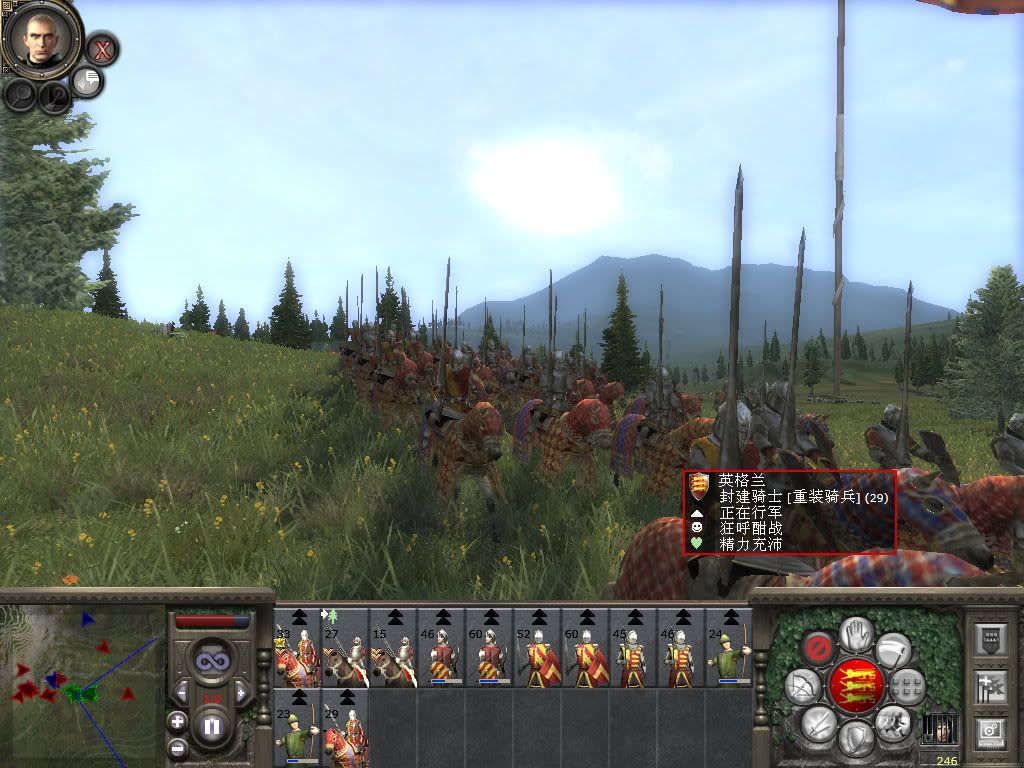Pause the battle
1024x768 pixels.
211,725
